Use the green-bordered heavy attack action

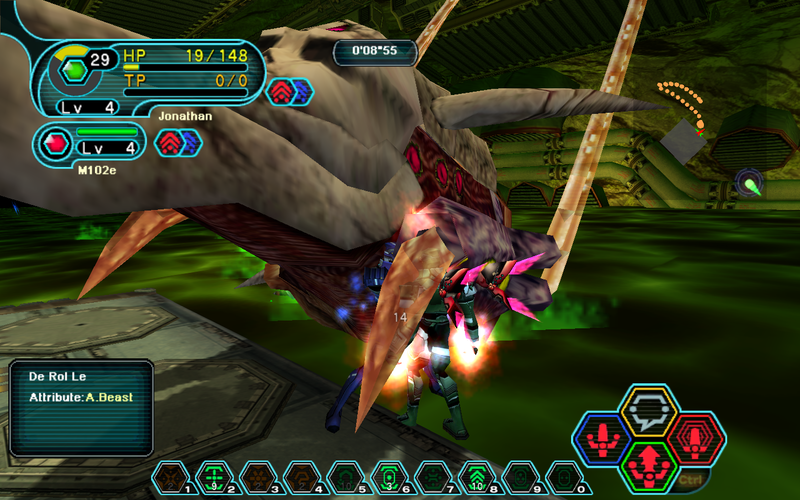649,466
